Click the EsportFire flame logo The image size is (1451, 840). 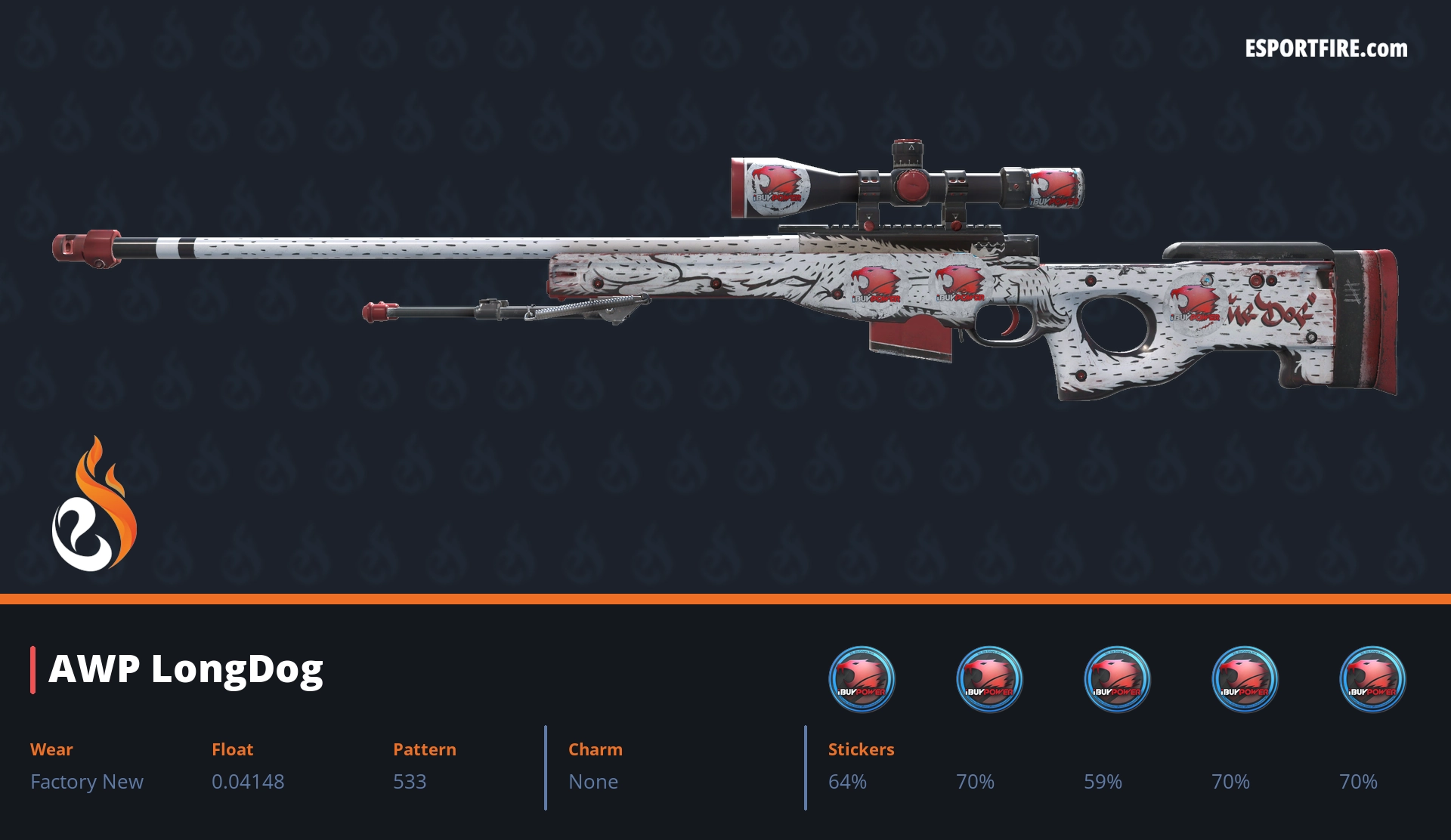pyautogui.click(x=94, y=505)
